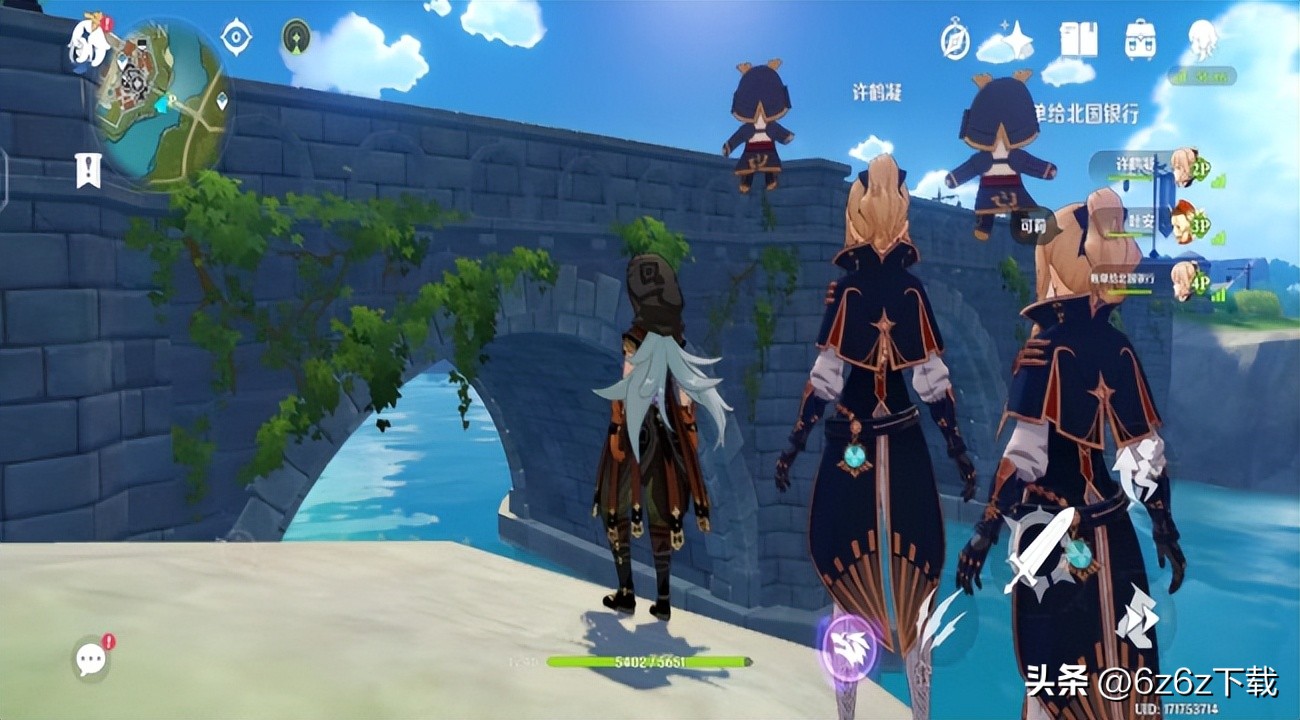1300x720 pixels.
Task: Open the circular minimap
Action: tap(163, 103)
